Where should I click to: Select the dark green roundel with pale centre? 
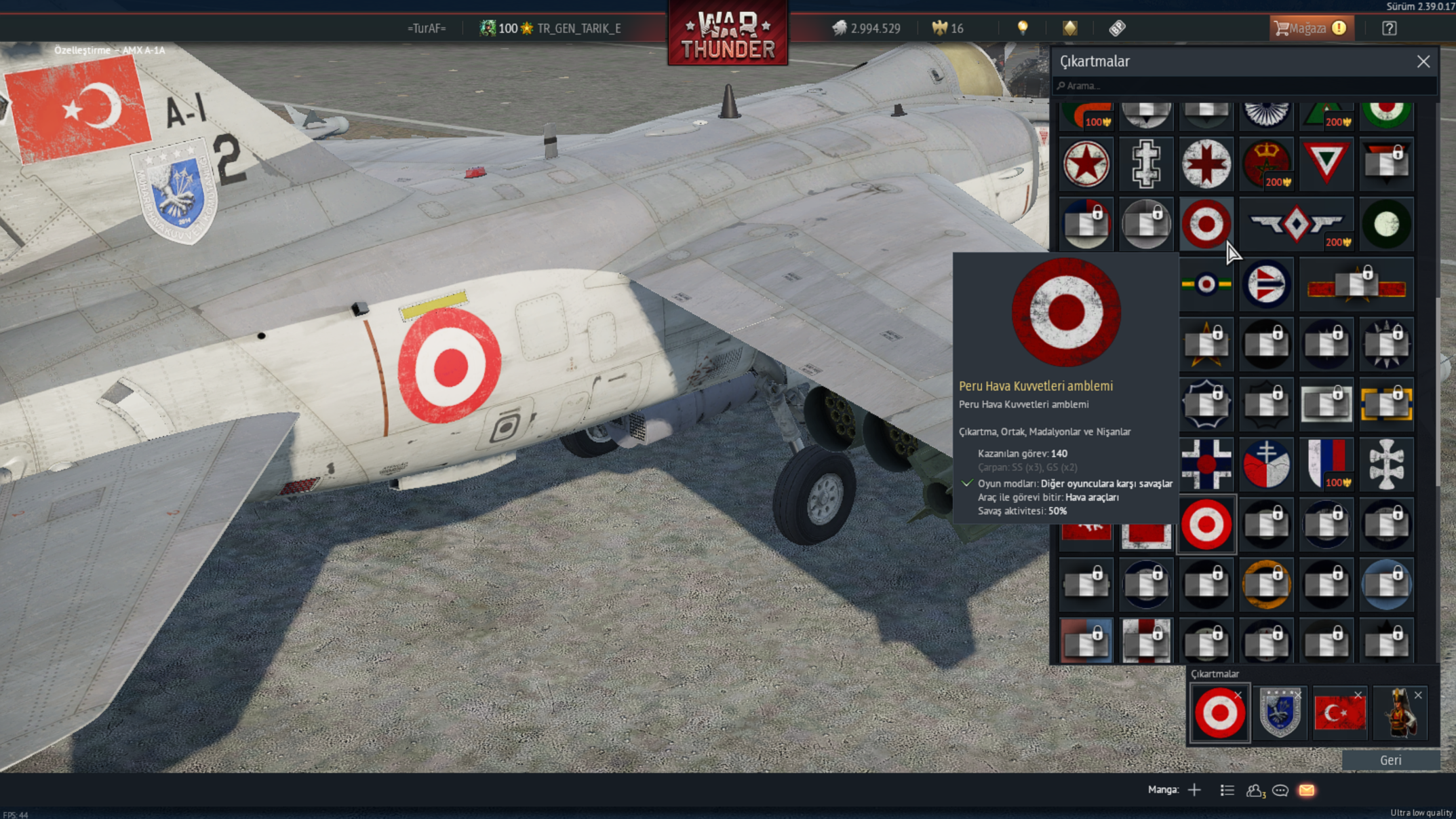pyautogui.click(x=1386, y=223)
